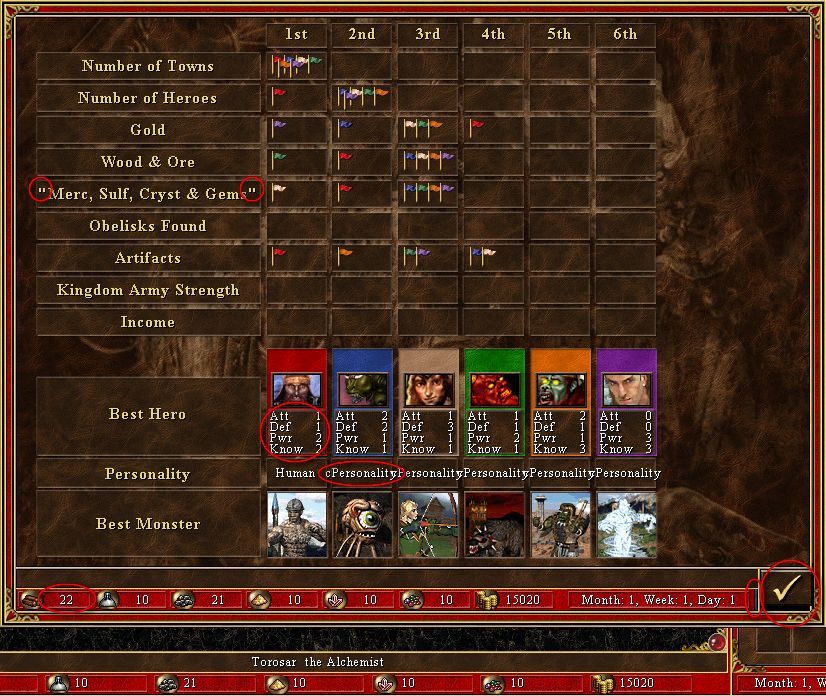
Task: Click the one-eyed beholder best monster picture
Action: (x=362, y=524)
